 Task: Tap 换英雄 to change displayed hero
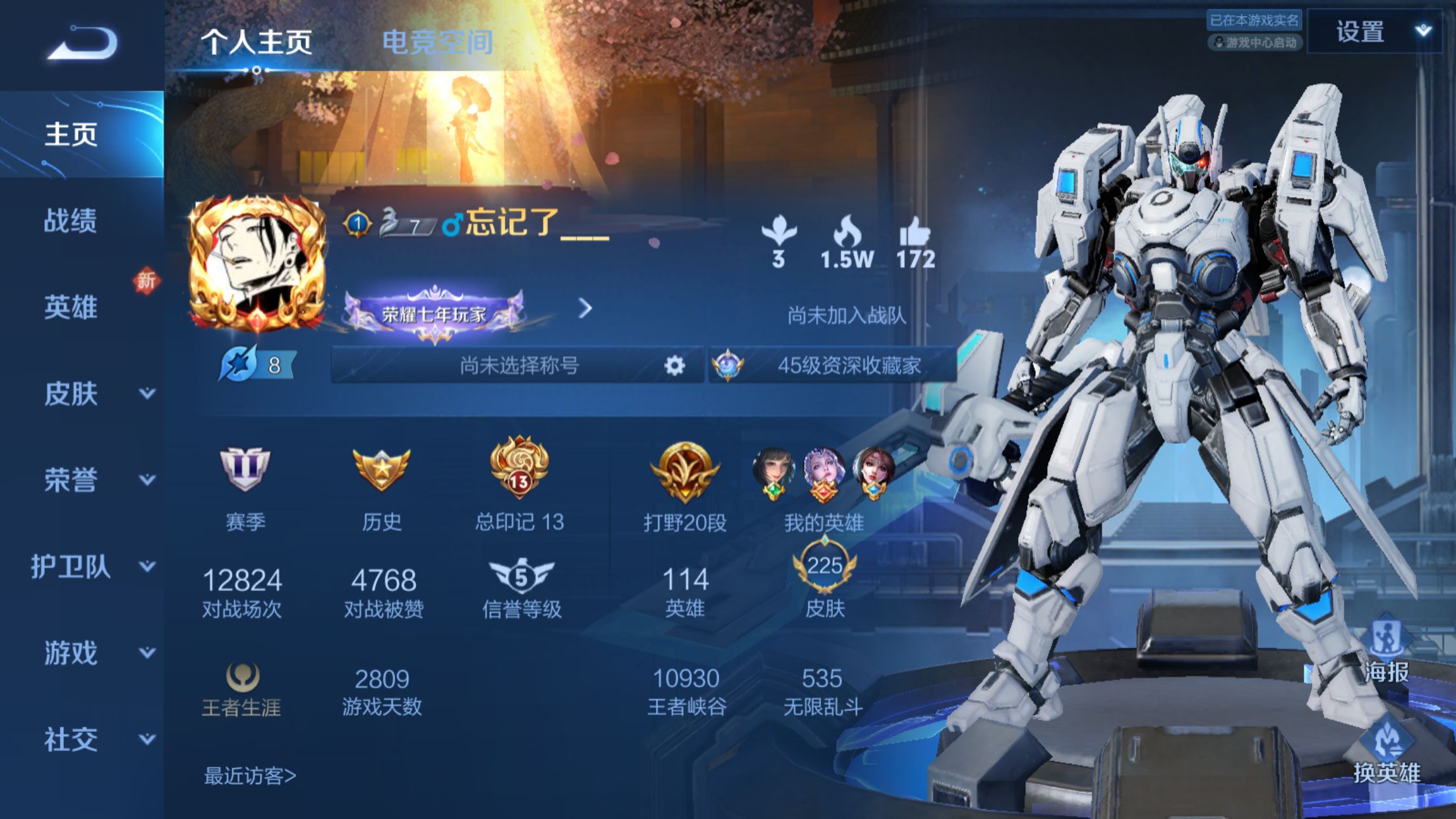coord(1387,753)
